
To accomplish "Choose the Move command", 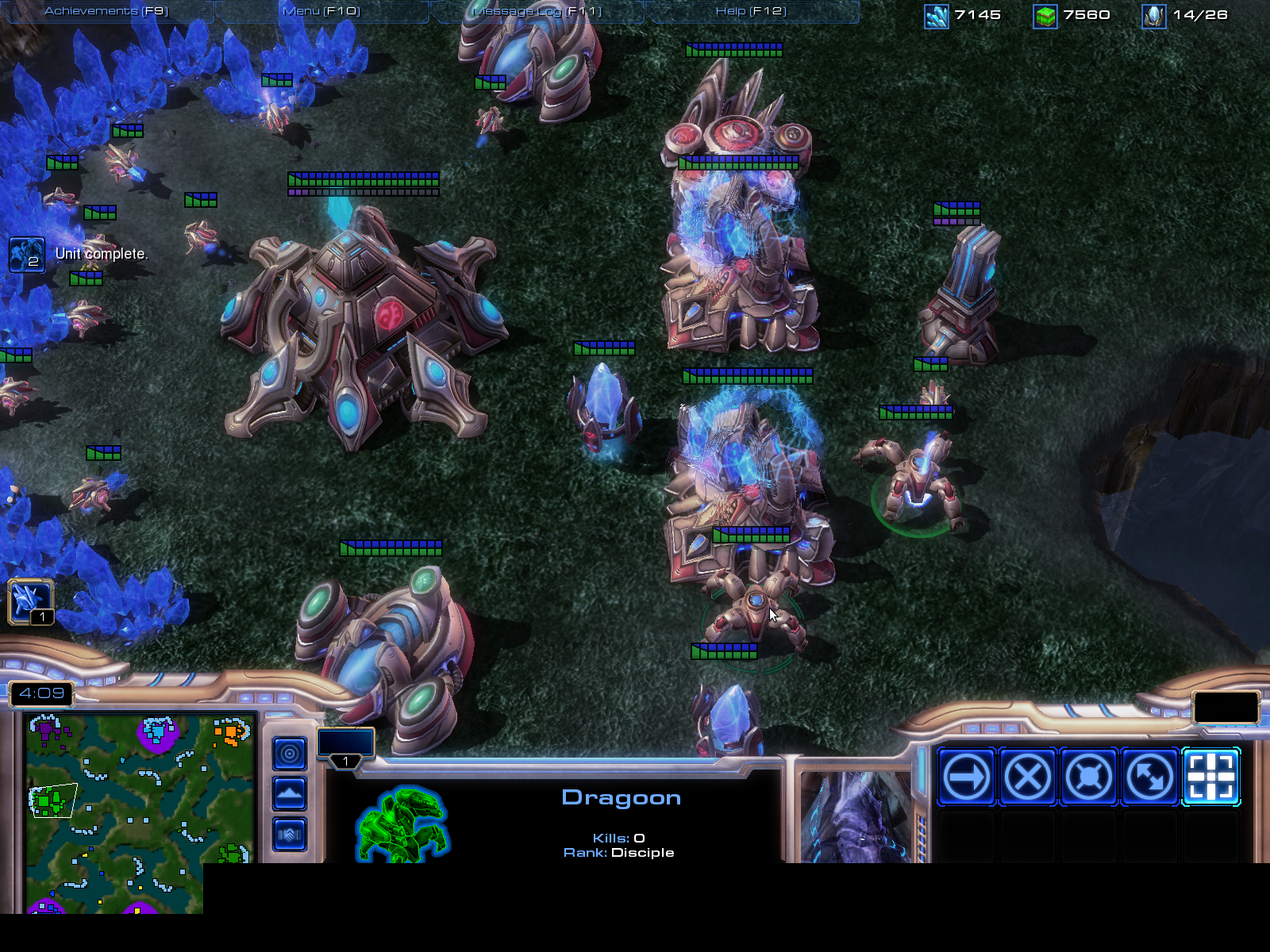I will 966,777.
